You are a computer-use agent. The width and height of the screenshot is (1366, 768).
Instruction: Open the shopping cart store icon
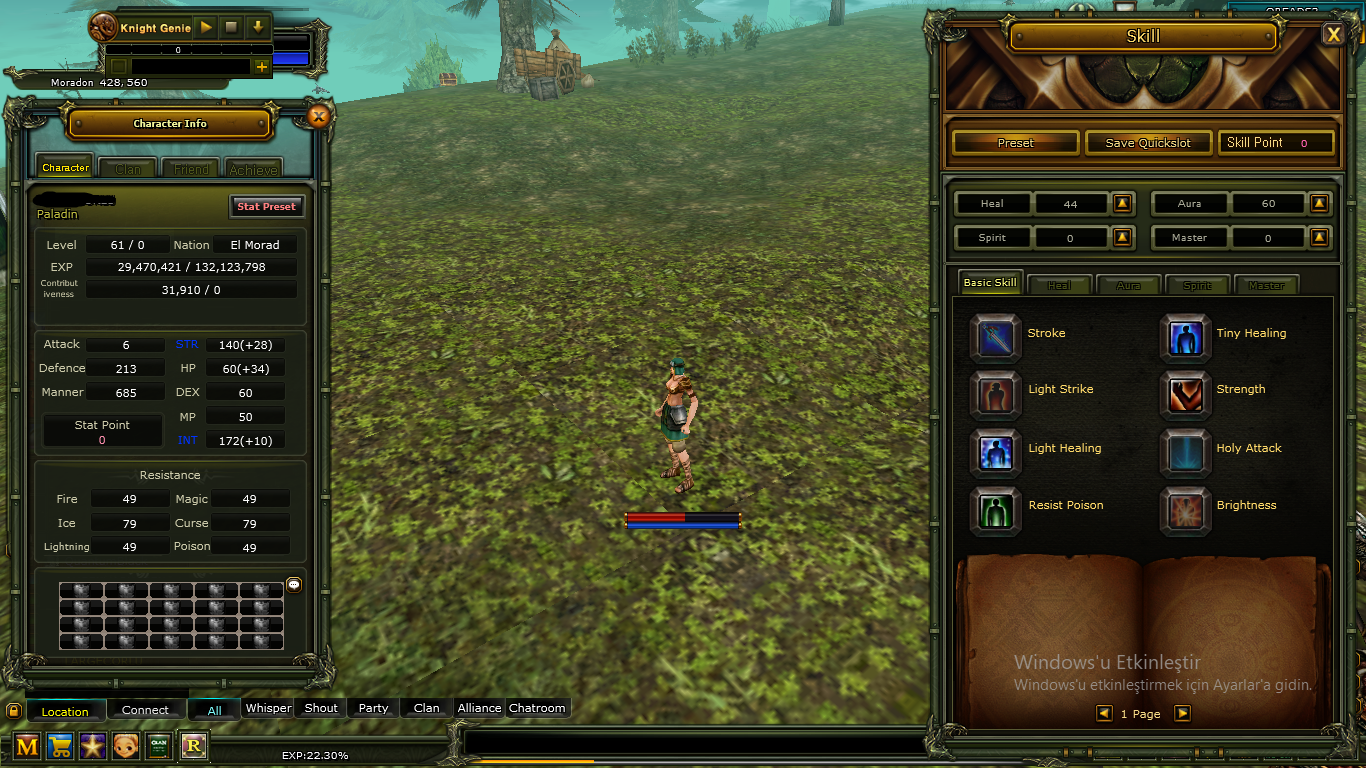point(60,745)
